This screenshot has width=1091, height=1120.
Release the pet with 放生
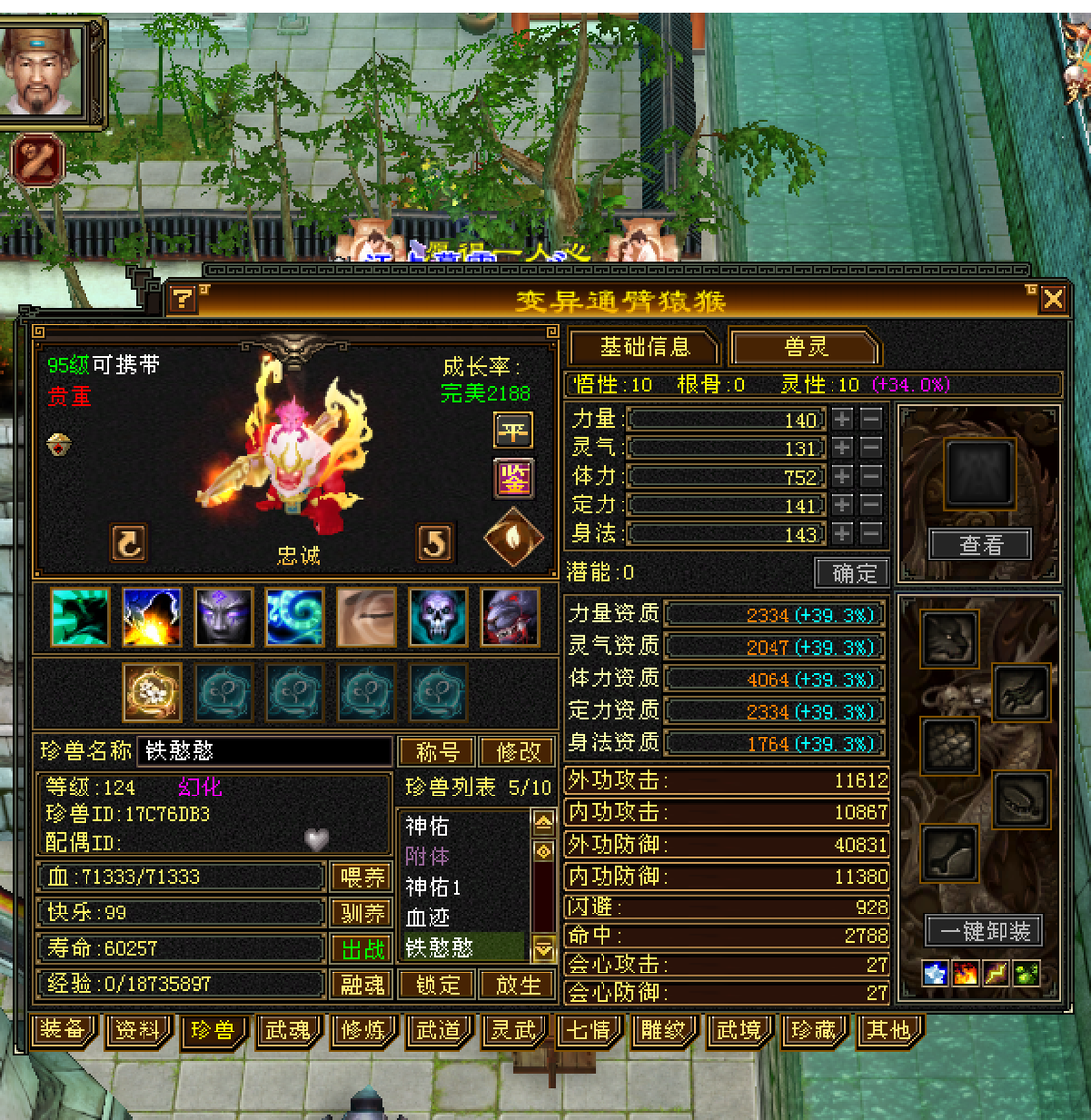pyautogui.click(x=517, y=984)
